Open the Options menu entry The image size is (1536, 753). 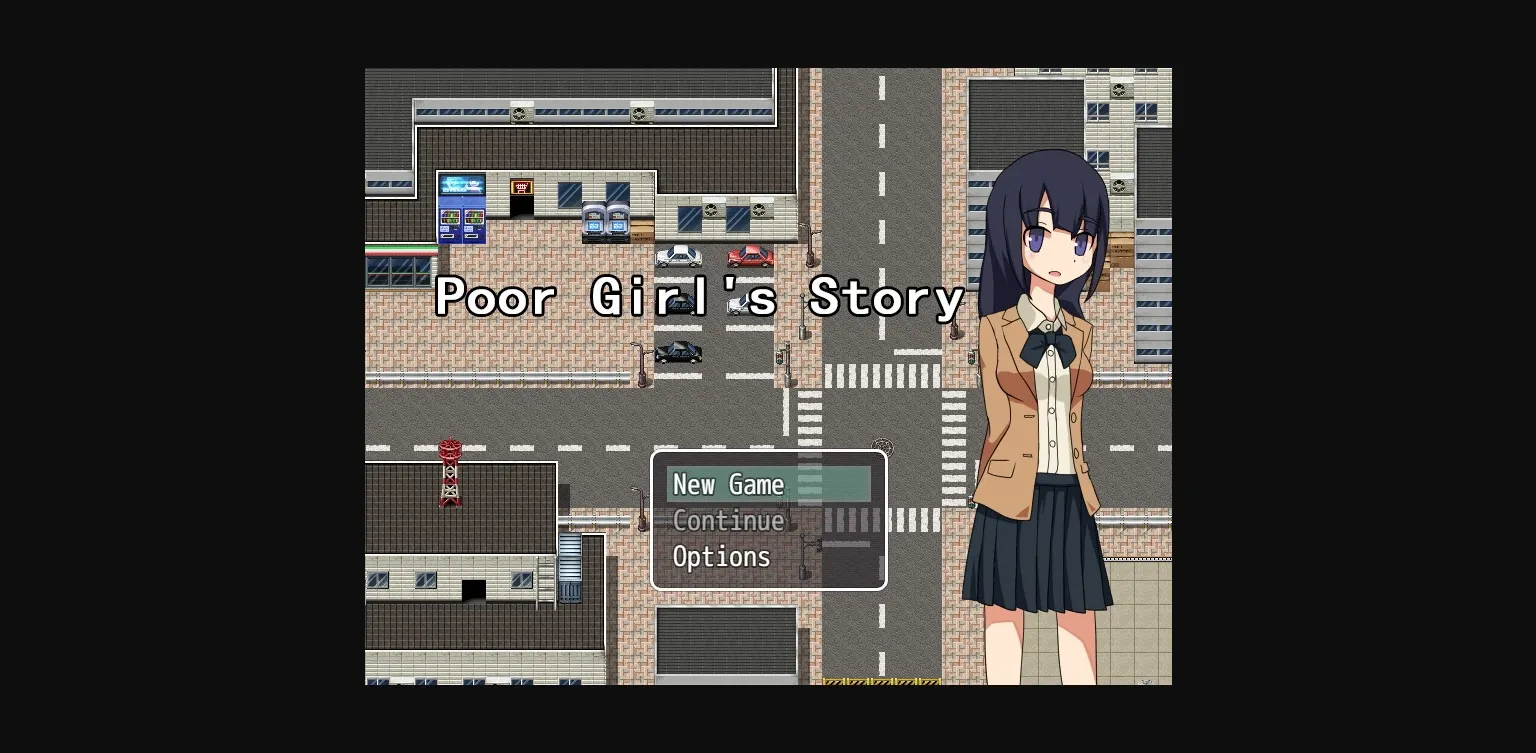point(721,556)
